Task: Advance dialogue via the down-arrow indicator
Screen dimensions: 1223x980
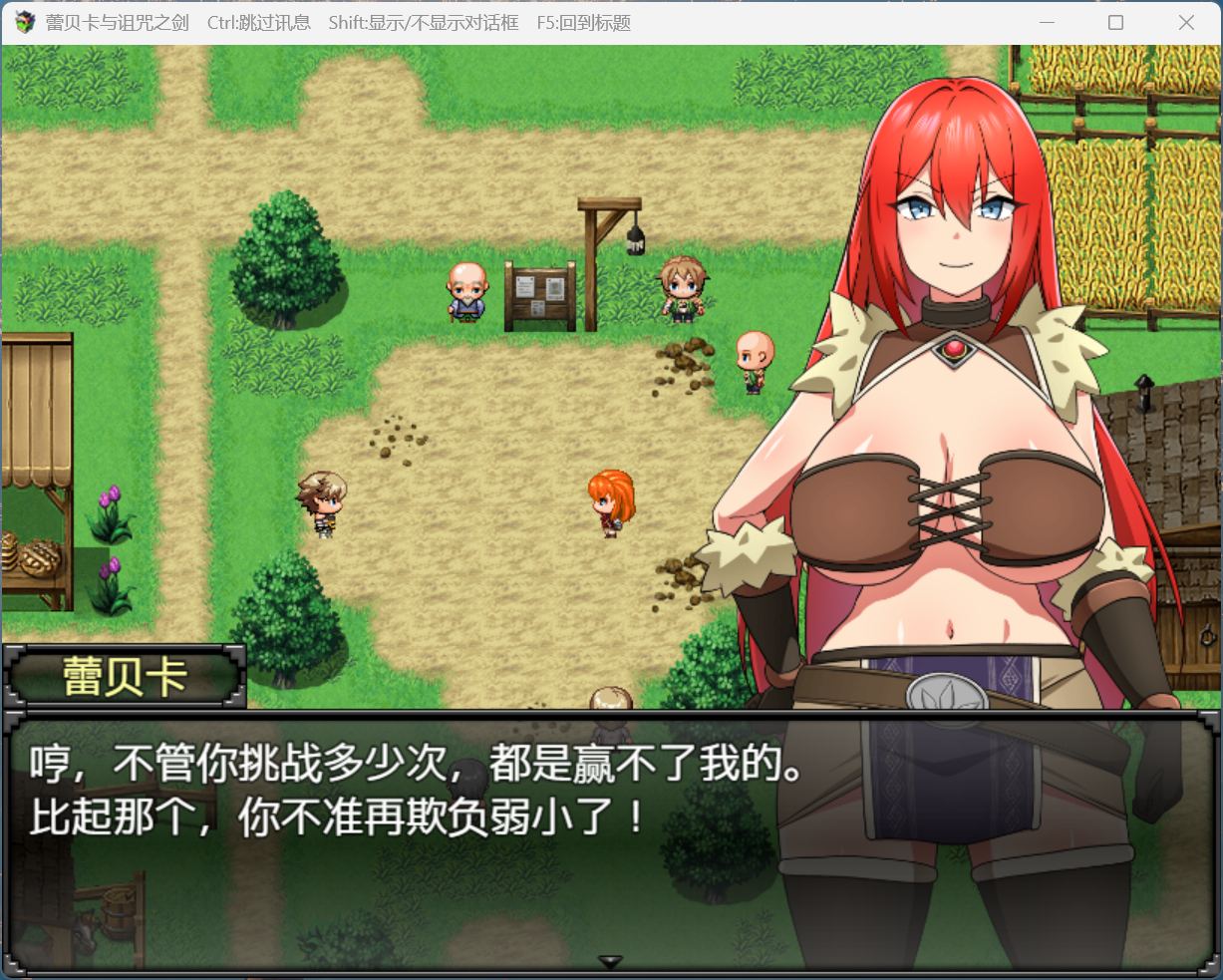Action: (x=610, y=961)
